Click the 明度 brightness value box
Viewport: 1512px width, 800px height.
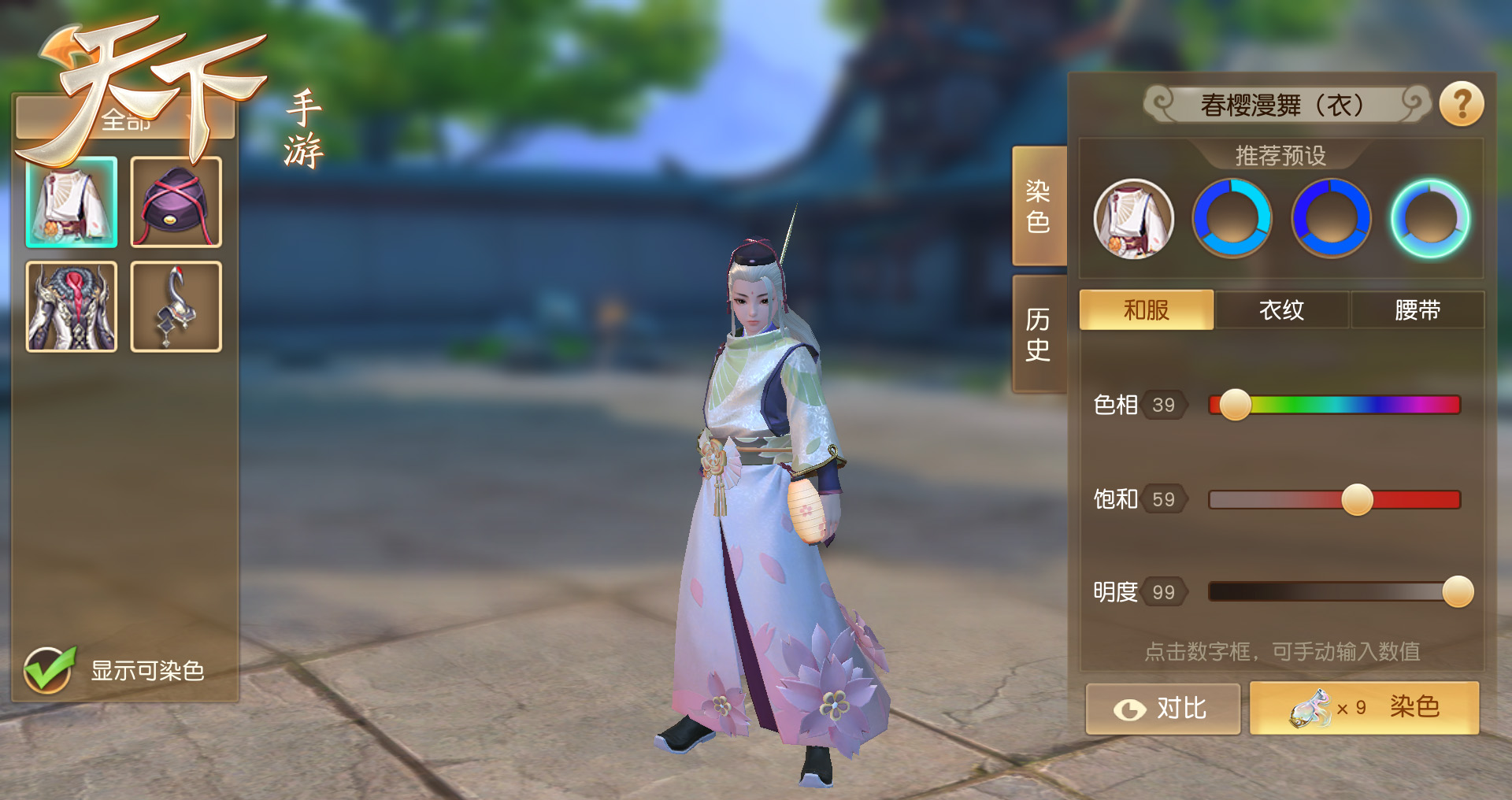click(1163, 592)
